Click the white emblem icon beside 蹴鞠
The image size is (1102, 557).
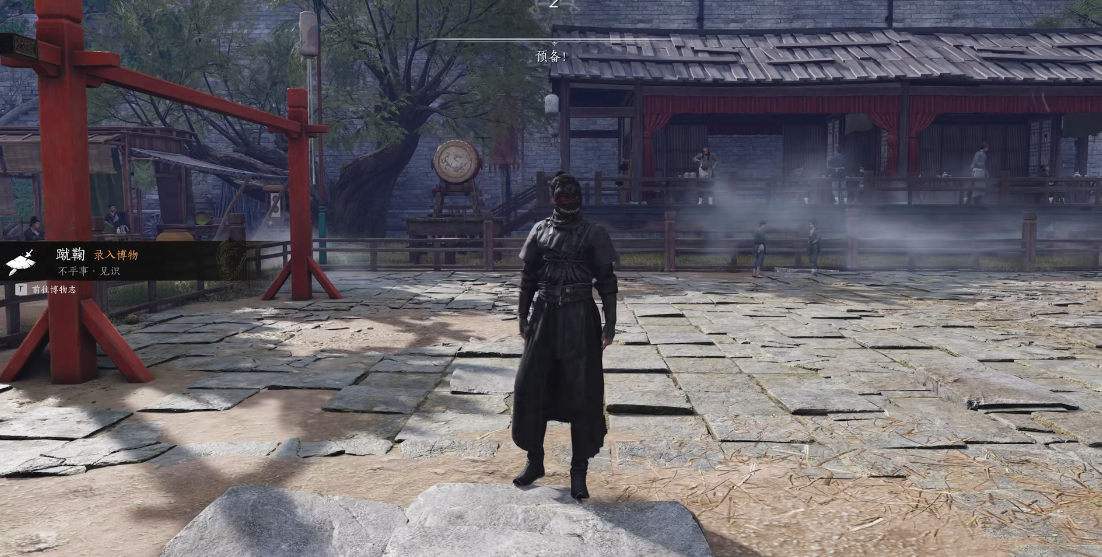(x=21, y=262)
